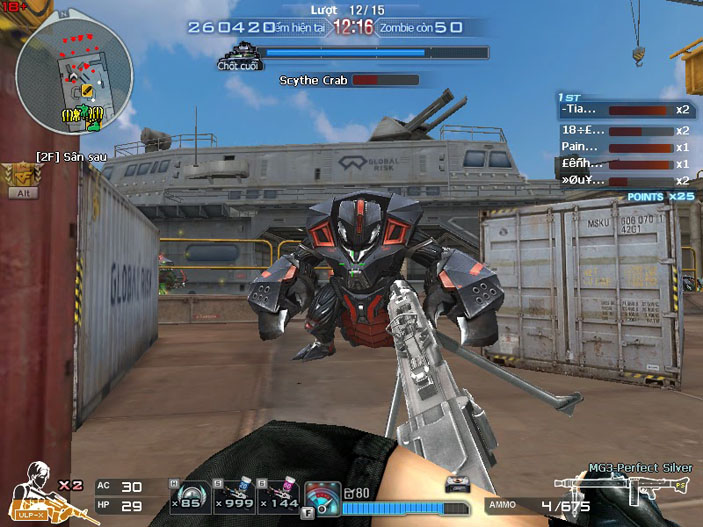Choose the "18÷£..." player row

pos(624,130)
